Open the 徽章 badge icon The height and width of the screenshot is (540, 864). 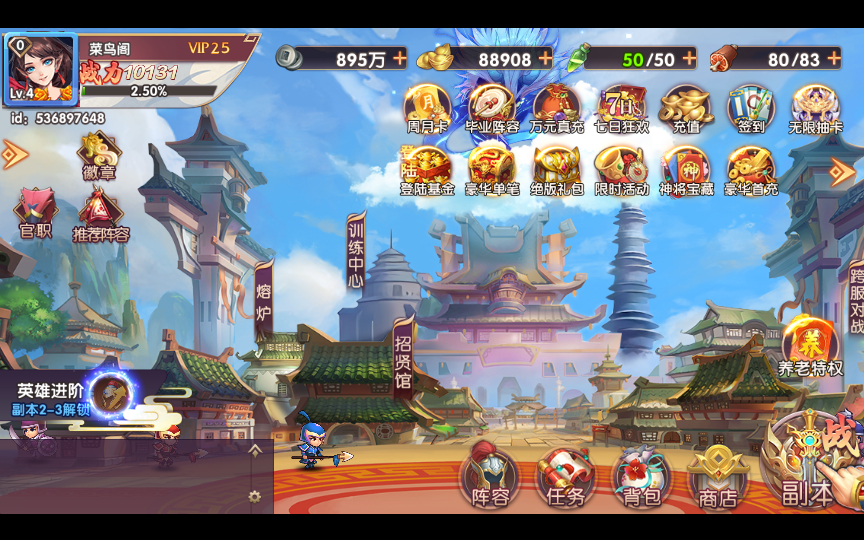[98, 156]
